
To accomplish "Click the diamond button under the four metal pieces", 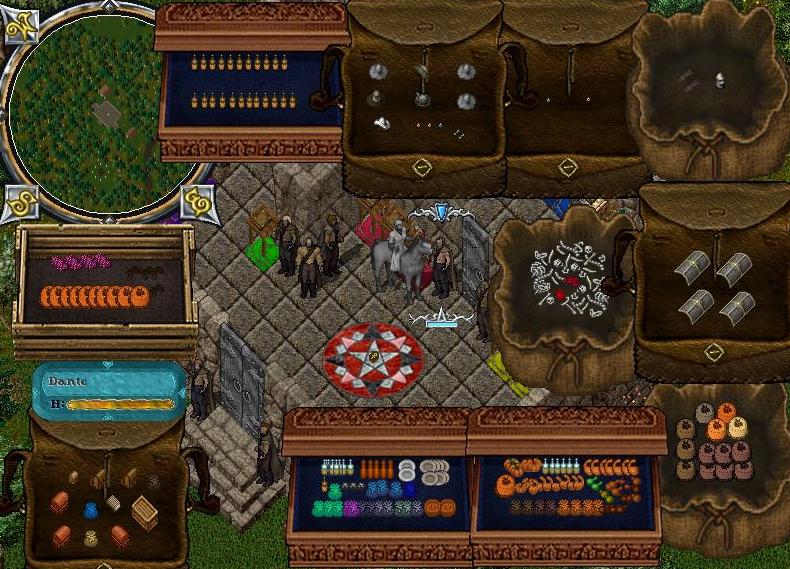I will (x=713, y=352).
